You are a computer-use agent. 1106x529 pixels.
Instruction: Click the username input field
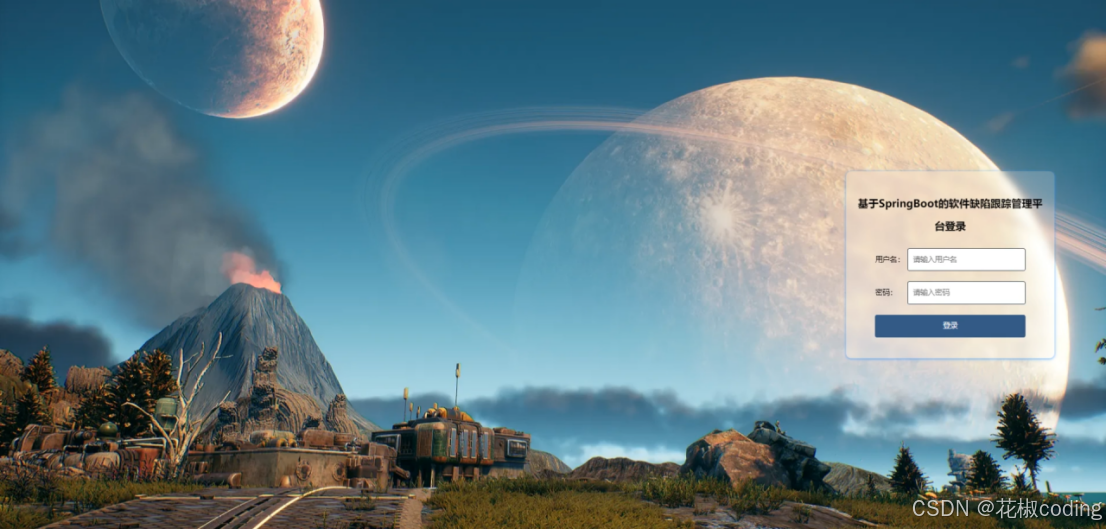tap(966, 259)
